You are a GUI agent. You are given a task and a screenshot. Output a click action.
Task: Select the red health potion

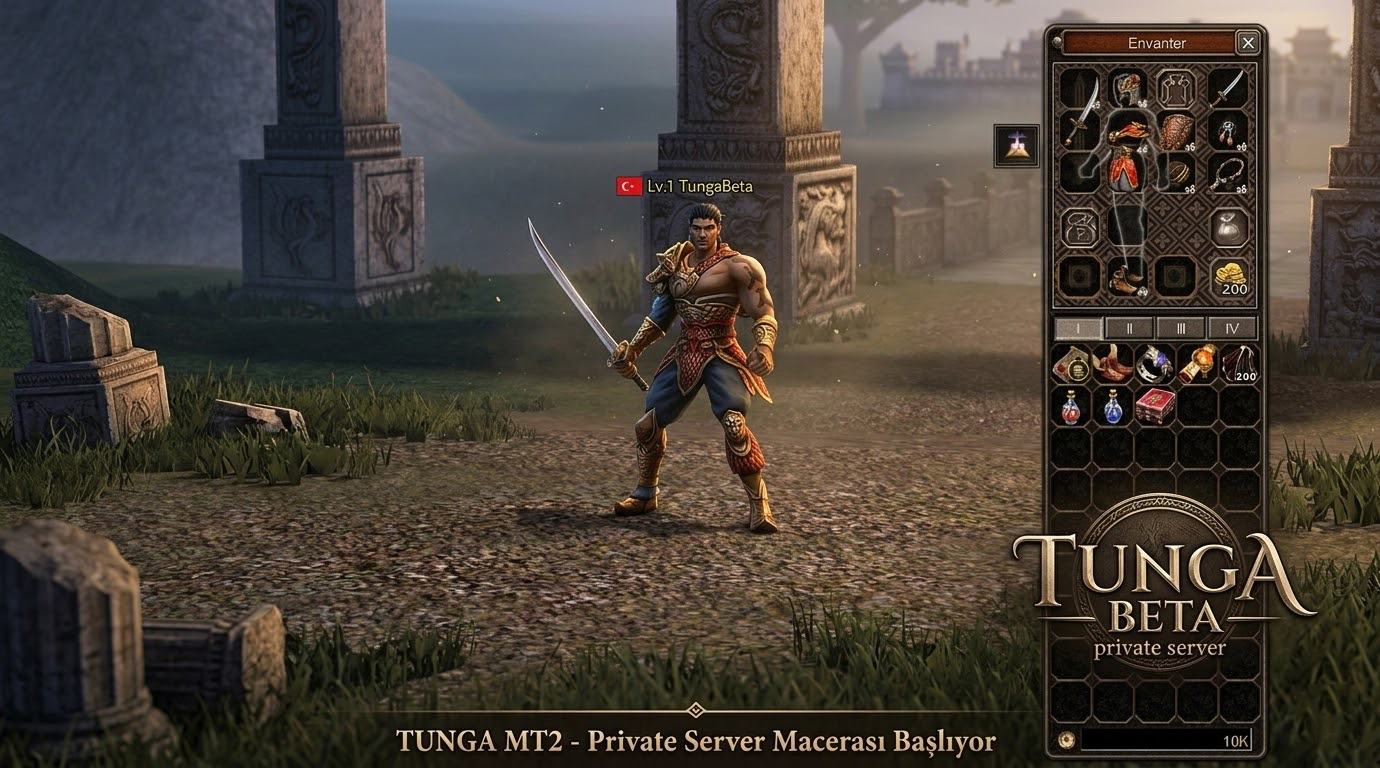tap(1071, 406)
